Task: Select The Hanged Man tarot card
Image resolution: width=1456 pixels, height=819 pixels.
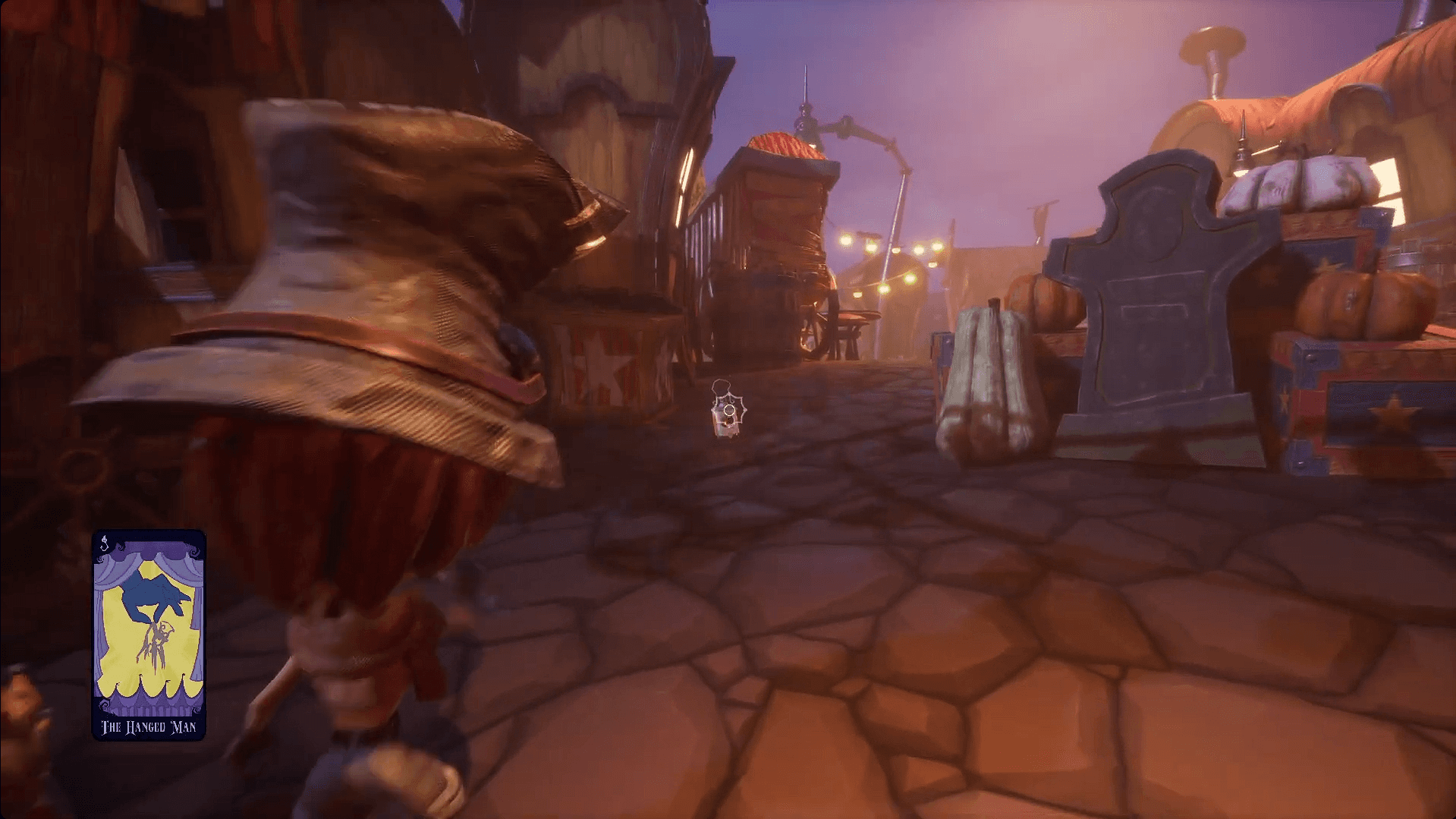Action: tap(149, 635)
